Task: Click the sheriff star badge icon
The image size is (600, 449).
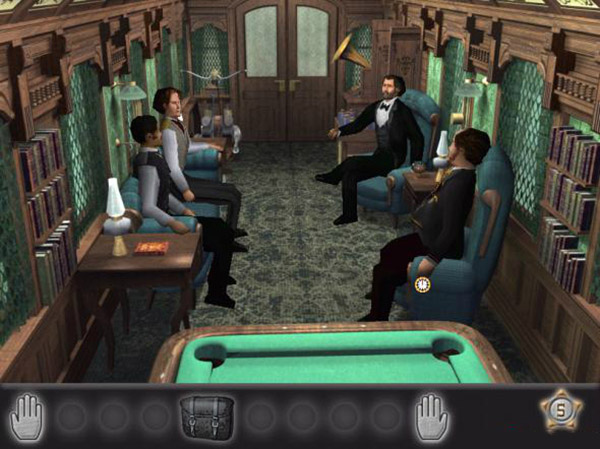Action: 561,410
